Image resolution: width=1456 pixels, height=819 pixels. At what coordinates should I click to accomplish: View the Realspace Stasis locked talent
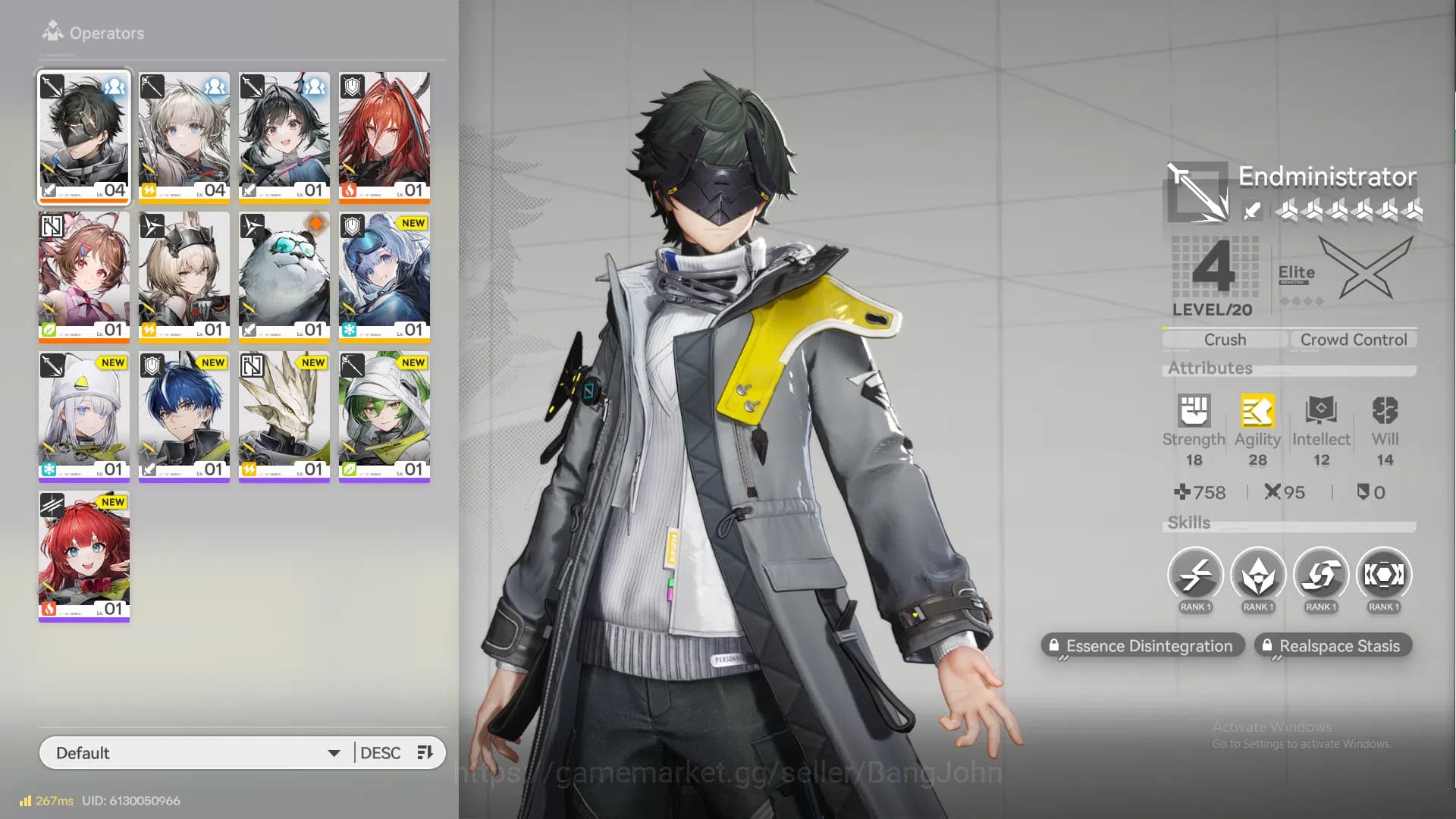(x=1332, y=646)
